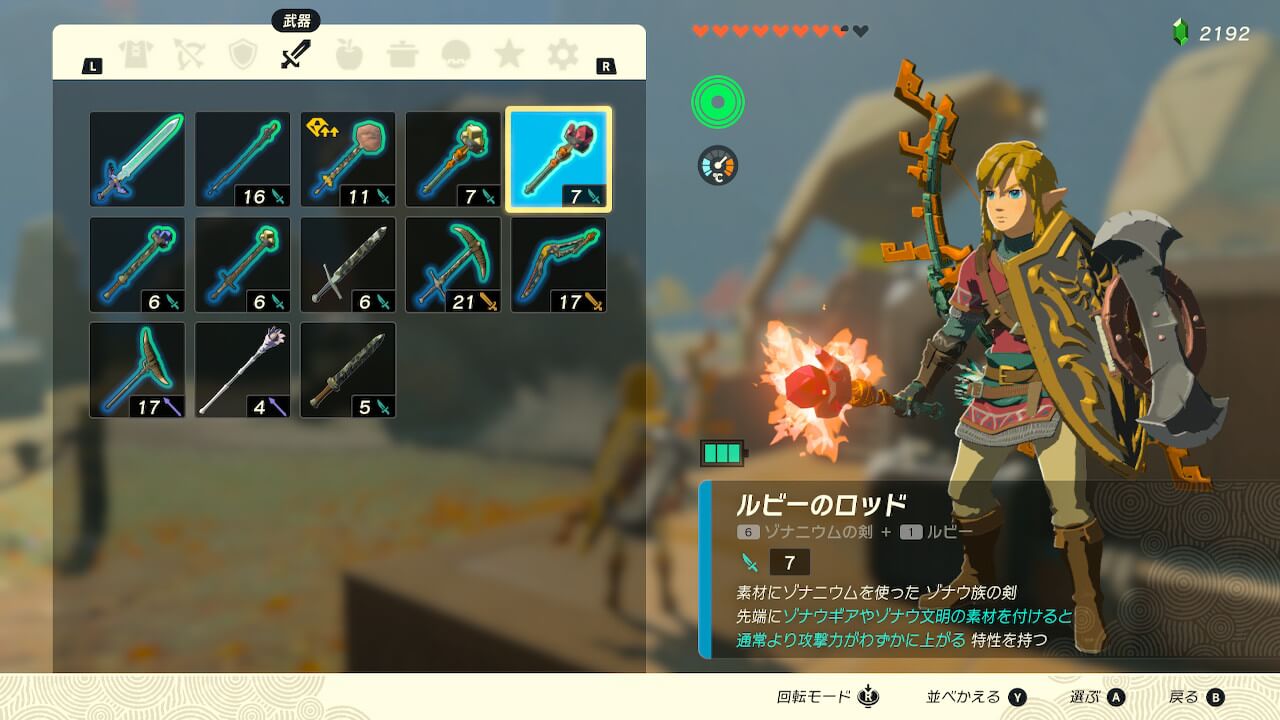The height and width of the screenshot is (720, 1280).
Task: Go to the key items star tab
Action: point(510,55)
